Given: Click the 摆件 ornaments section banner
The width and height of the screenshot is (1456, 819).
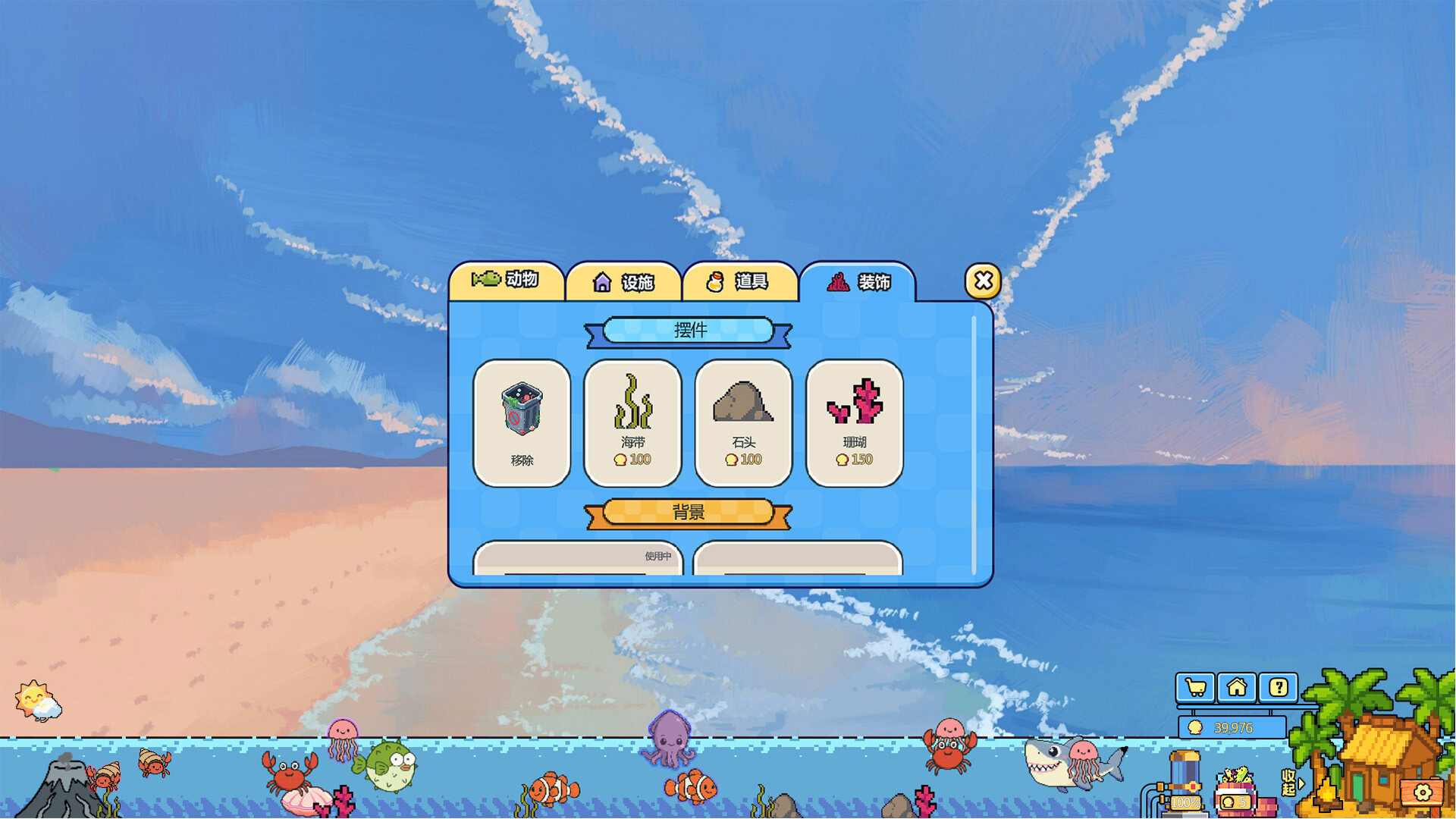Looking at the screenshot, I should coord(689,331).
